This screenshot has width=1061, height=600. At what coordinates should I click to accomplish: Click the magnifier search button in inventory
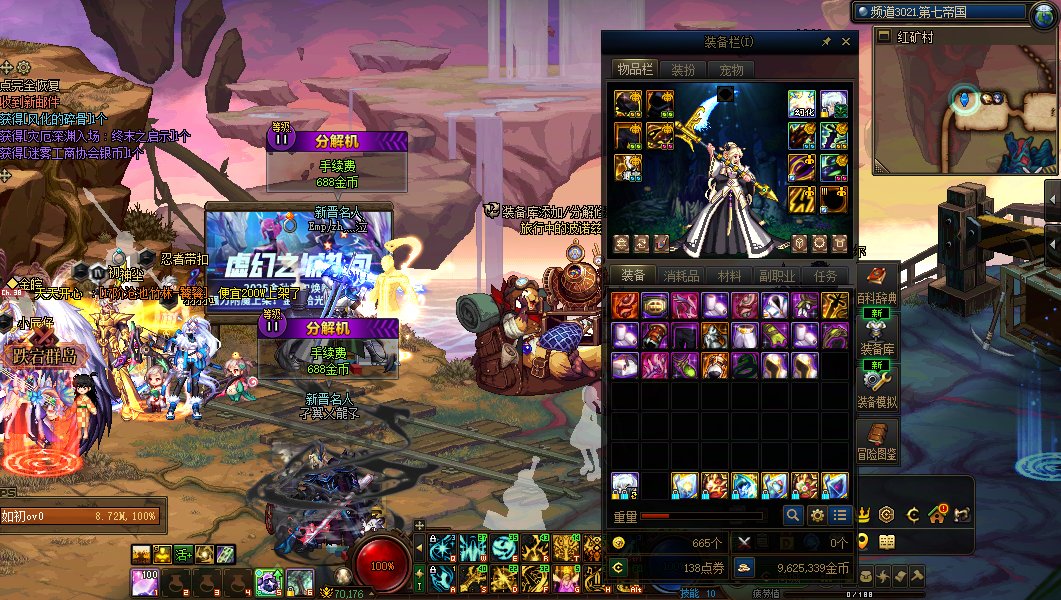792,515
